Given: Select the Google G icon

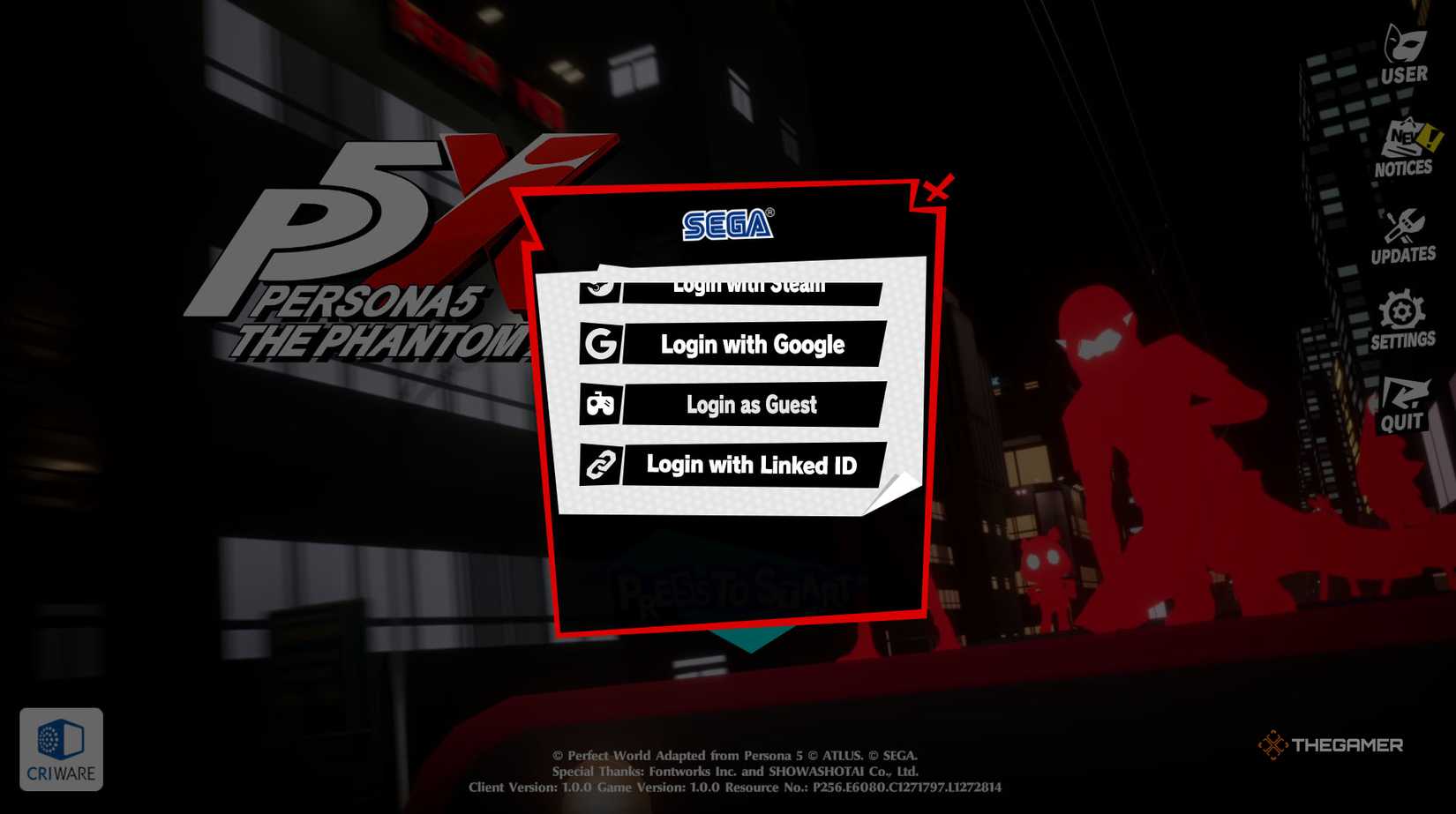Looking at the screenshot, I should tap(599, 345).
